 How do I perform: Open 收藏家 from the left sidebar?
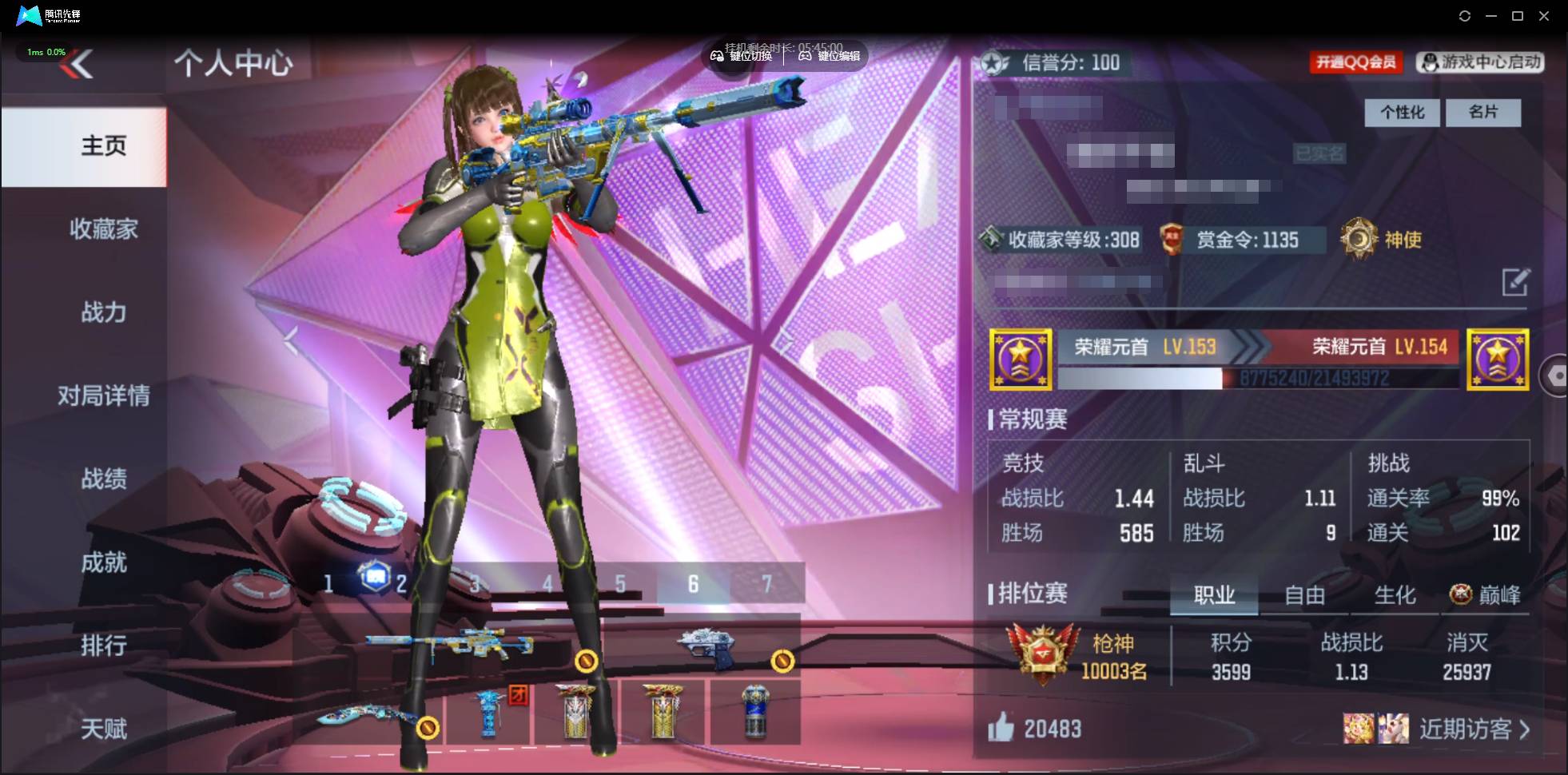coord(103,229)
